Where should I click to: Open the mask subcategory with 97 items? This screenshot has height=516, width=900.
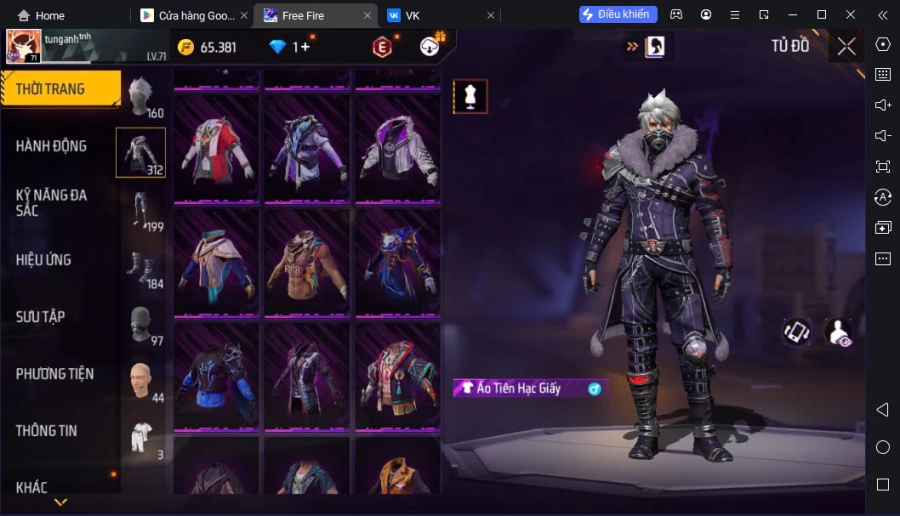click(x=141, y=325)
